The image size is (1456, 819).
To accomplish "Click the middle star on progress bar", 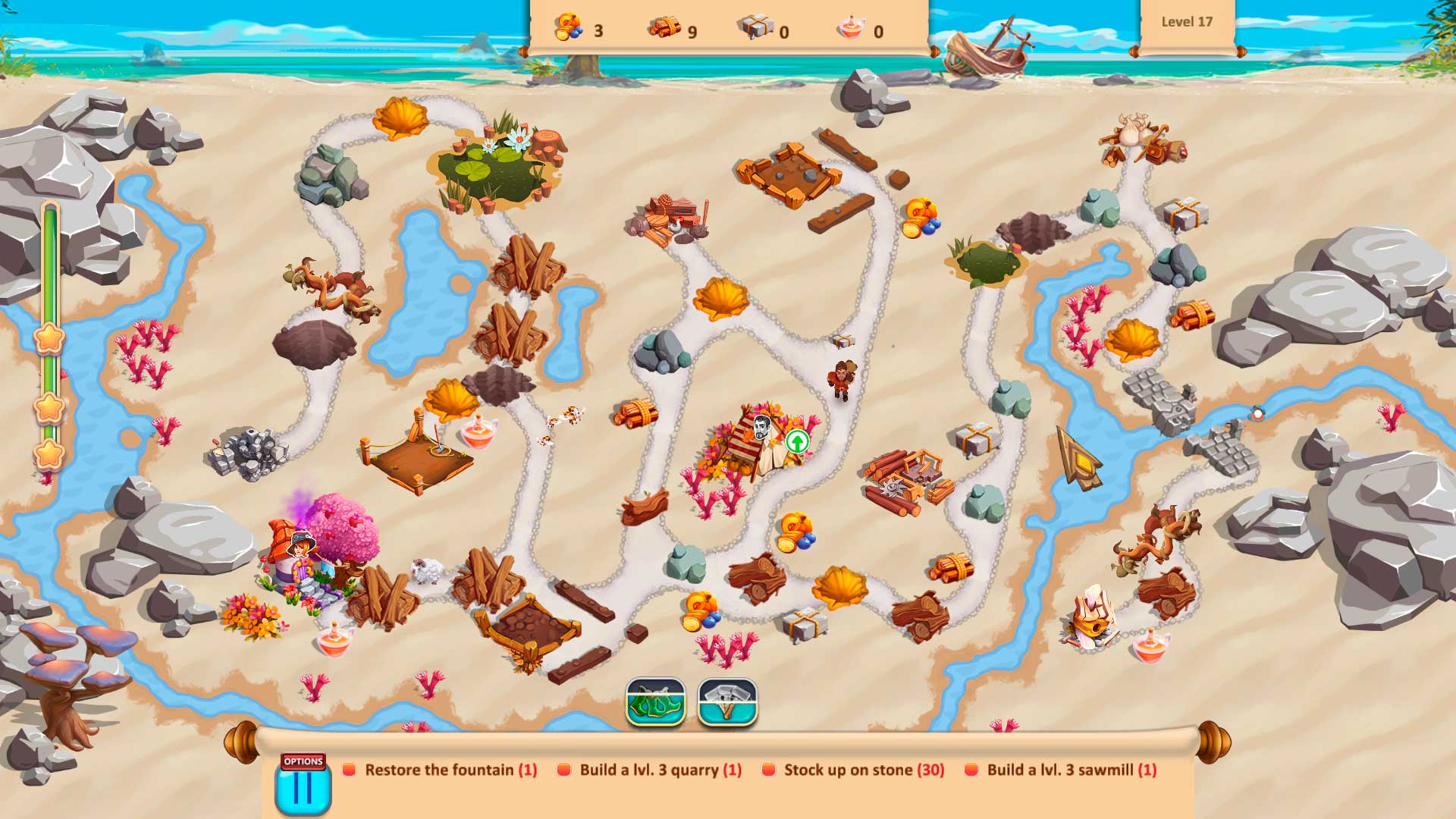I will click(49, 408).
